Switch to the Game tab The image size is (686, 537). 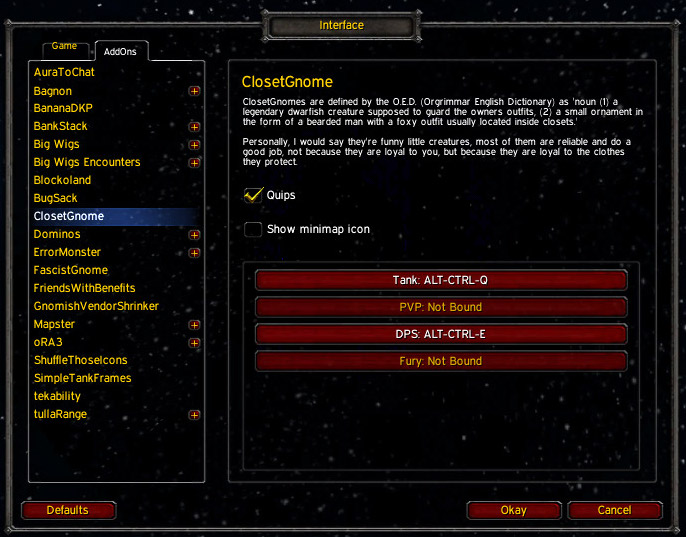coord(64,47)
